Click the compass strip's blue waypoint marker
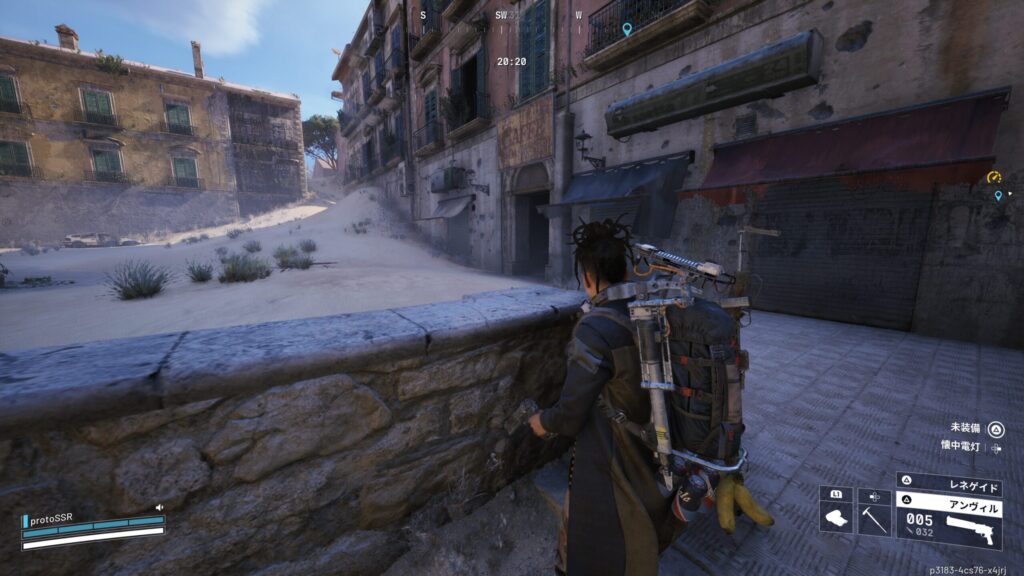The width and height of the screenshot is (1024, 576). [627, 29]
